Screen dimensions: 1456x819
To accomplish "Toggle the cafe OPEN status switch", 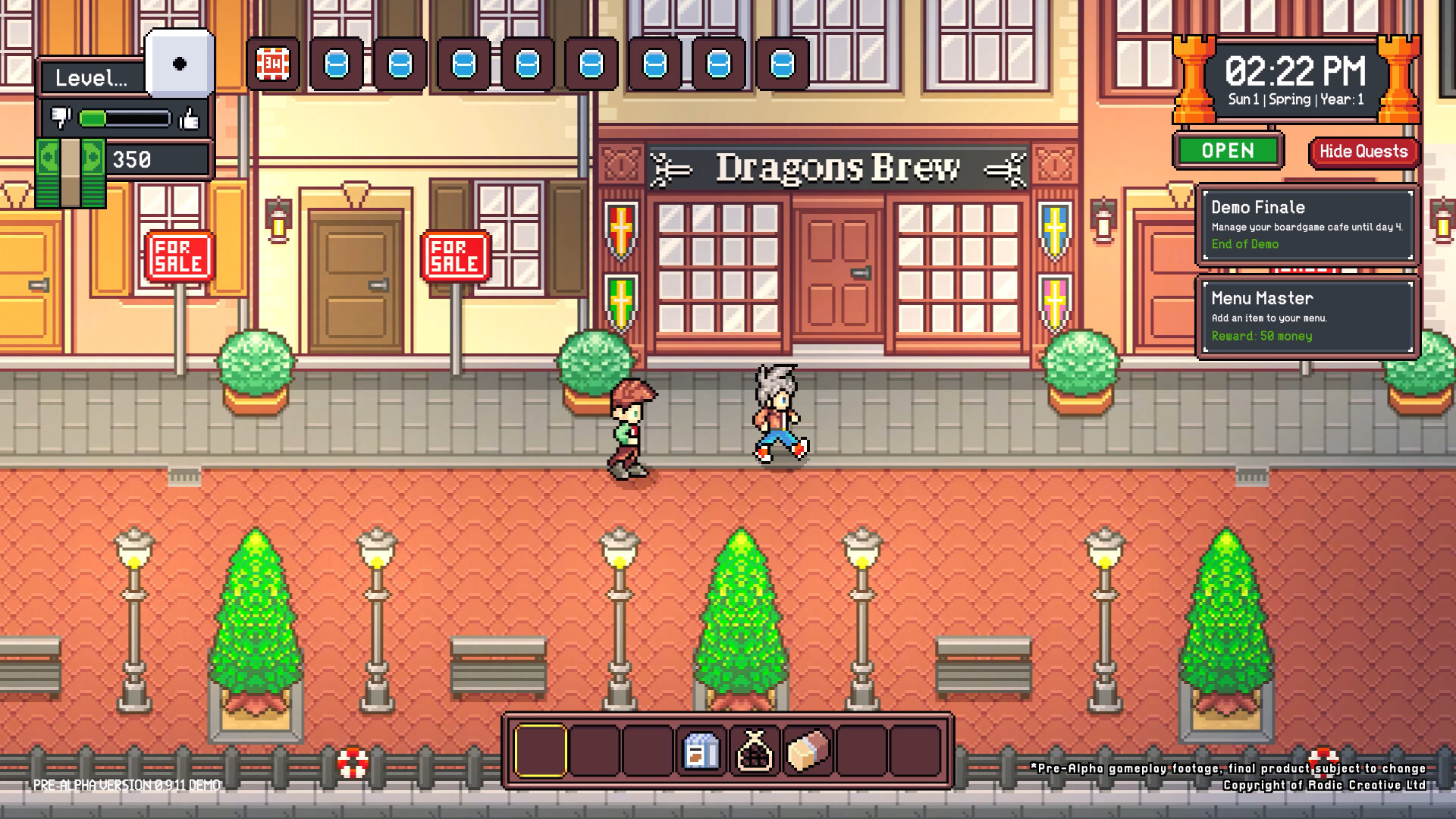I will pyautogui.click(x=1227, y=151).
